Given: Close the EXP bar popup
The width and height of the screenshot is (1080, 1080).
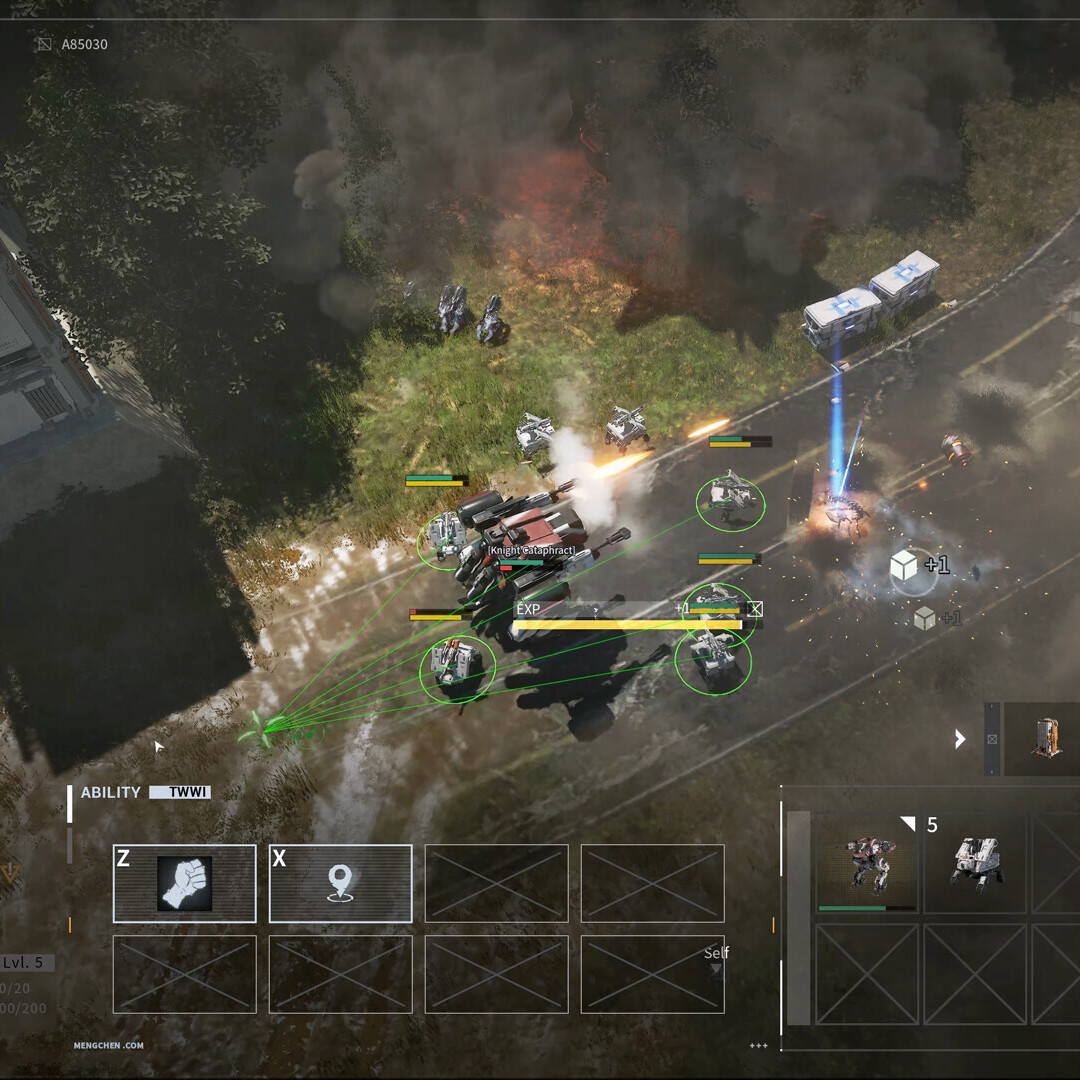Looking at the screenshot, I should point(755,608).
